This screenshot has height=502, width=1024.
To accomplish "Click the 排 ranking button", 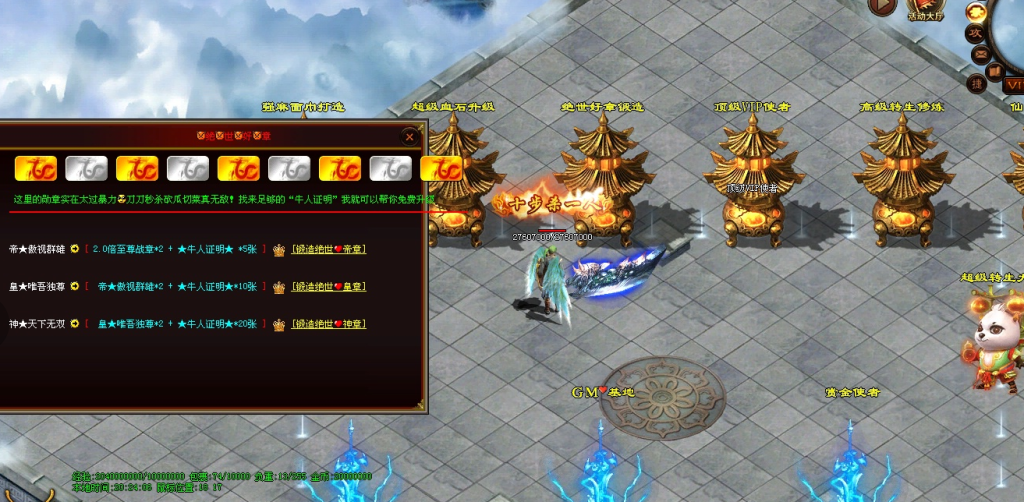I will click(x=978, y=84).
